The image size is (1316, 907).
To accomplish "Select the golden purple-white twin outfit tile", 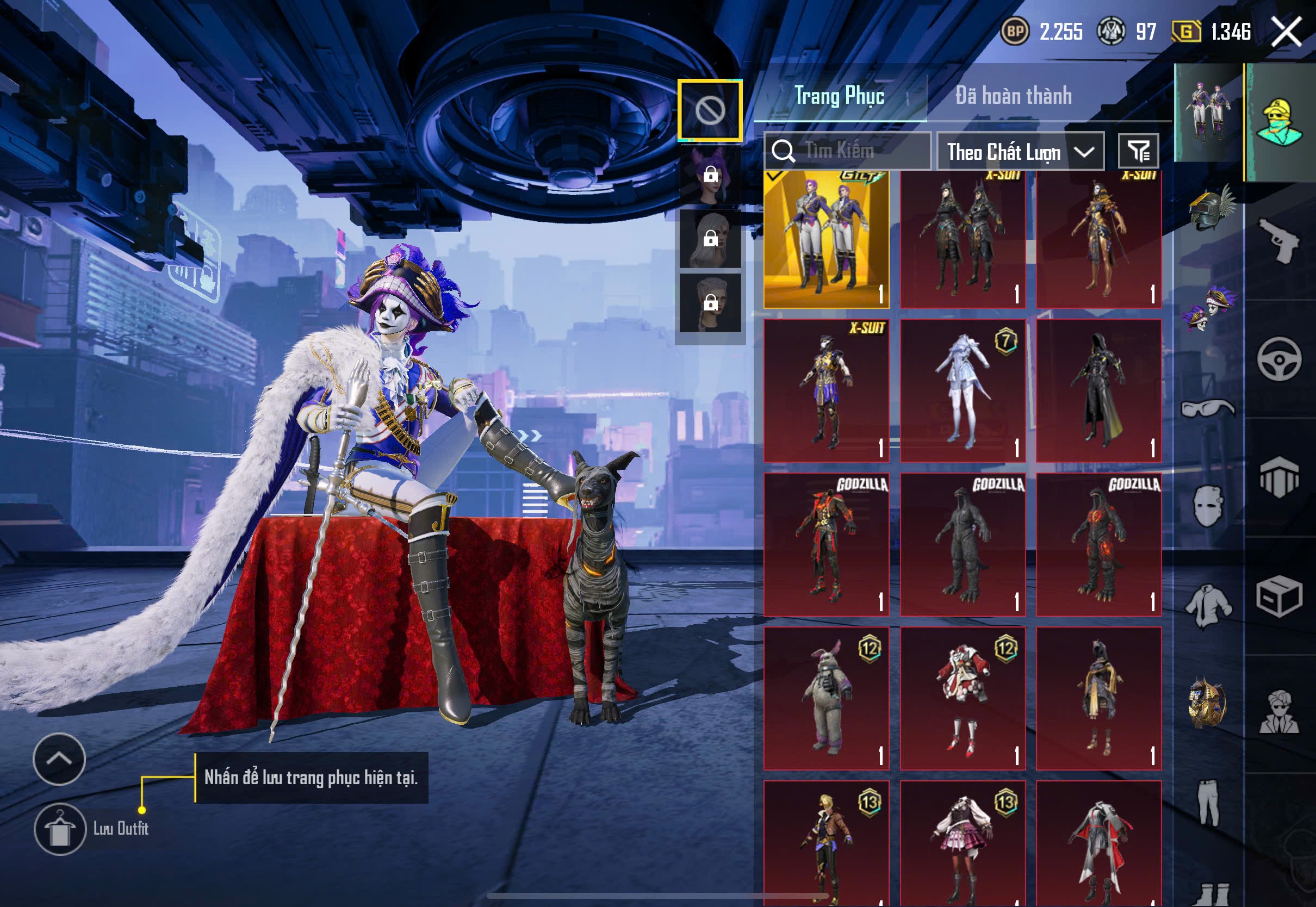I will [826, 240].
